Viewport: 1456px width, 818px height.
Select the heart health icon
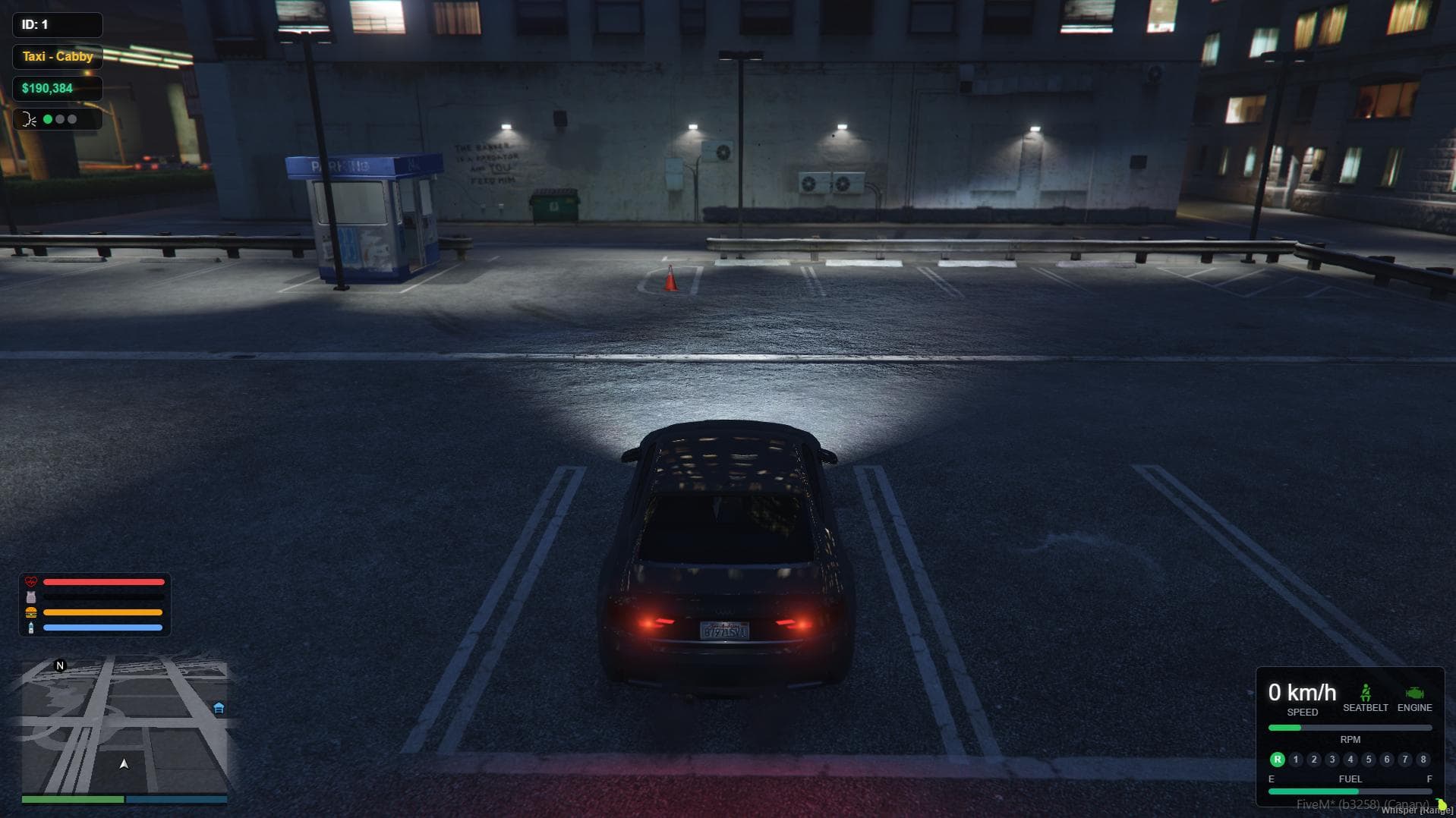(31, 582)
